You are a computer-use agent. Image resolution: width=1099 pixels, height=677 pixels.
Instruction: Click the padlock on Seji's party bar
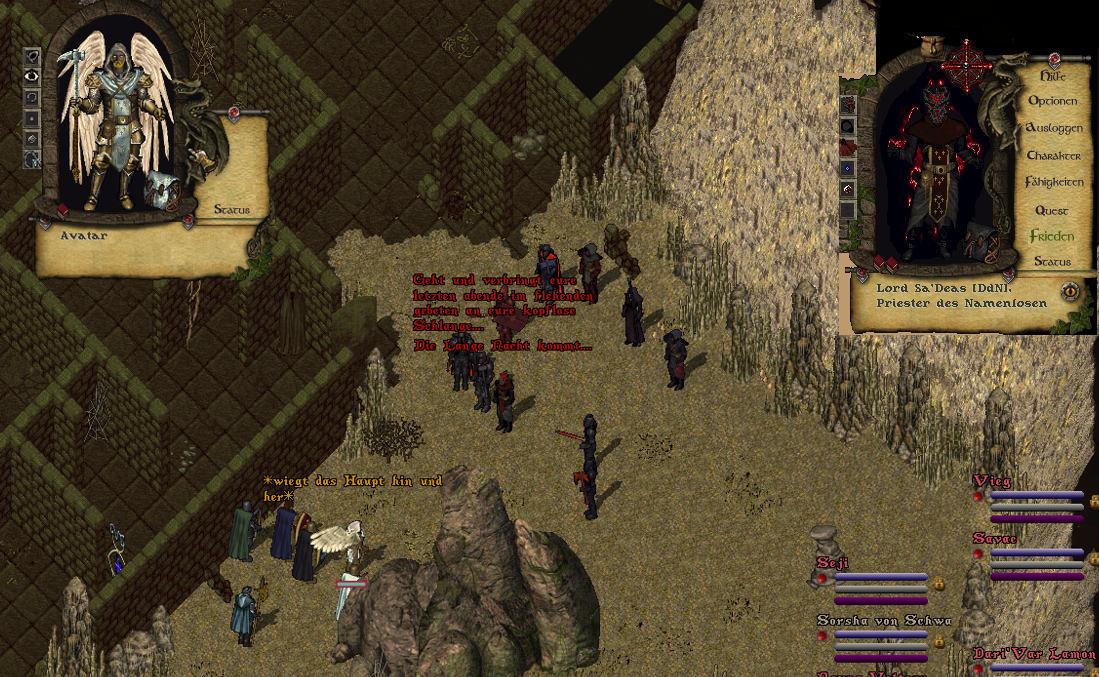(940, 583)
